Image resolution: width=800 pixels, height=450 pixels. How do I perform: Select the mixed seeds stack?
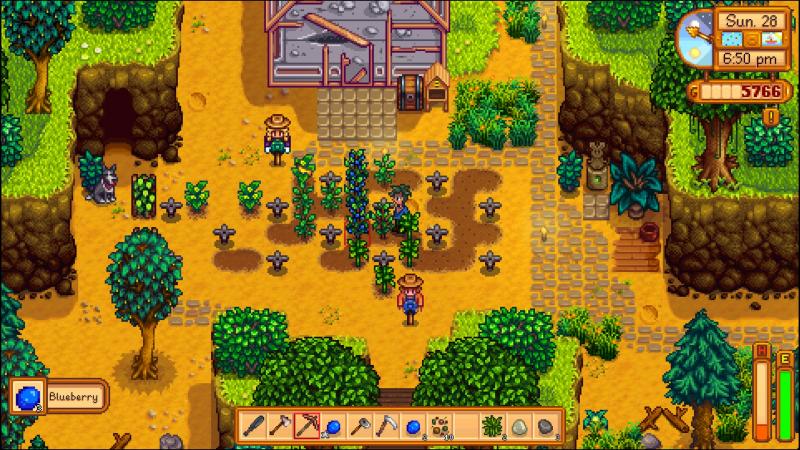(438, 424)
